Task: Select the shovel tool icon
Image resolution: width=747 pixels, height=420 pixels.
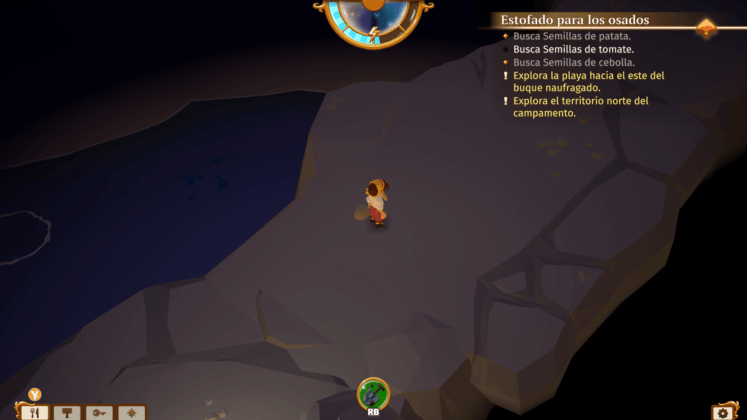Action: [373, 393]
